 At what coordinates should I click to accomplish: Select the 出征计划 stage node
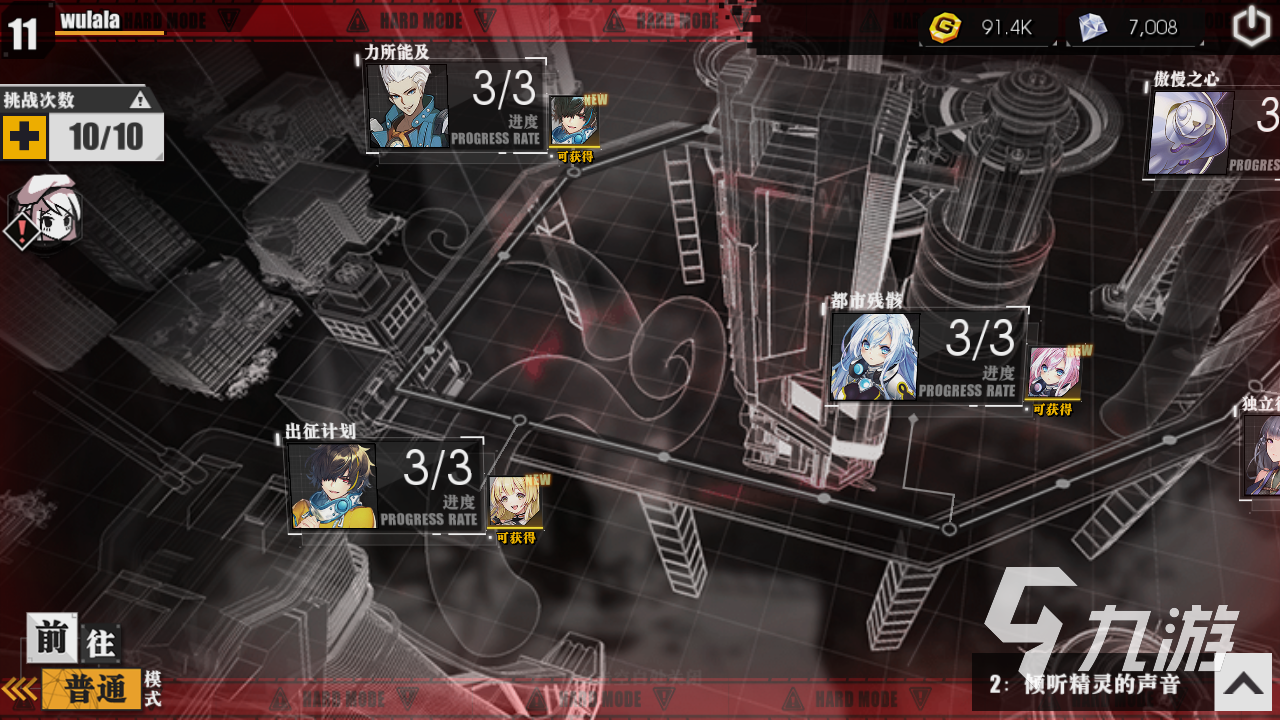(383, 486)
